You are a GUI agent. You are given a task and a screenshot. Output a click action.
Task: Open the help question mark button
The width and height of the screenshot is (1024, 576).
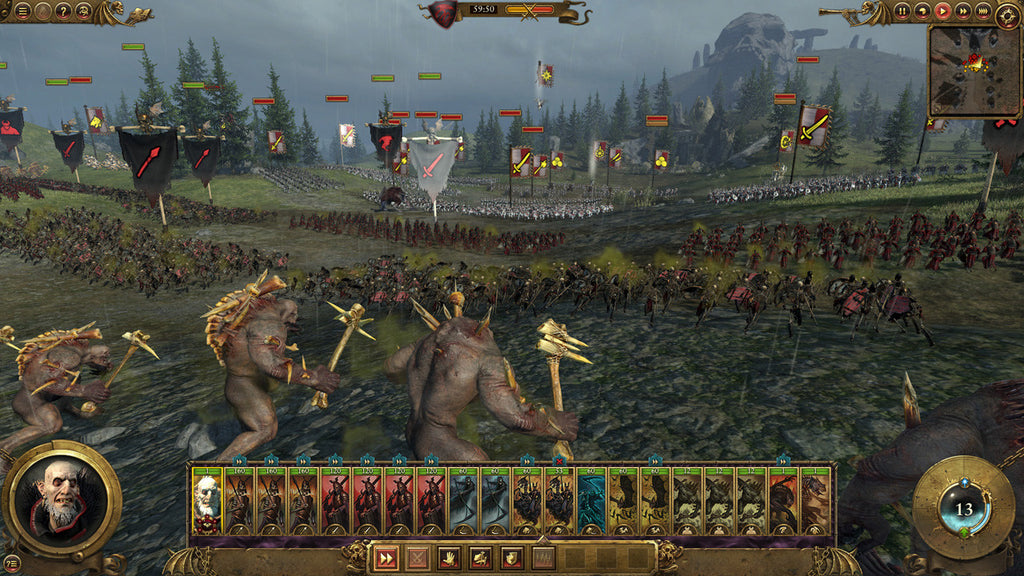pyautogui.click(x=62, y=11)
